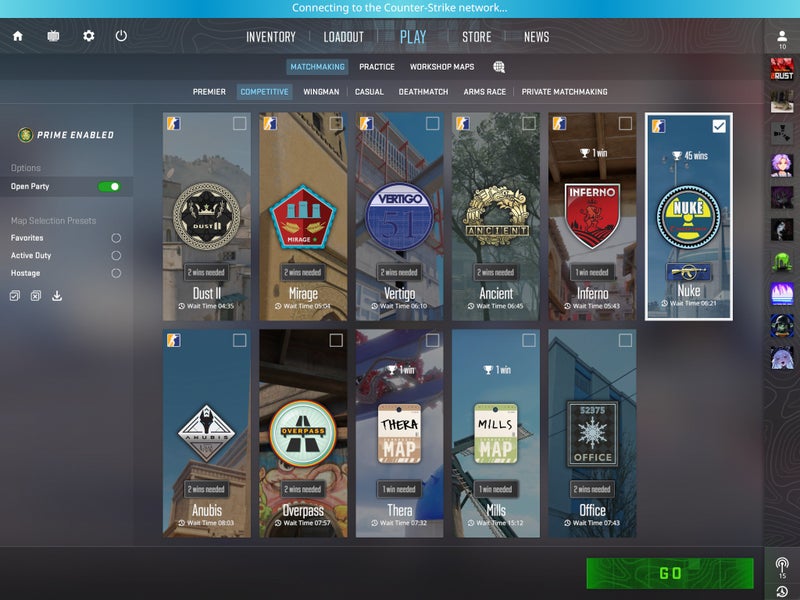Open the Store page

point(476,37)
